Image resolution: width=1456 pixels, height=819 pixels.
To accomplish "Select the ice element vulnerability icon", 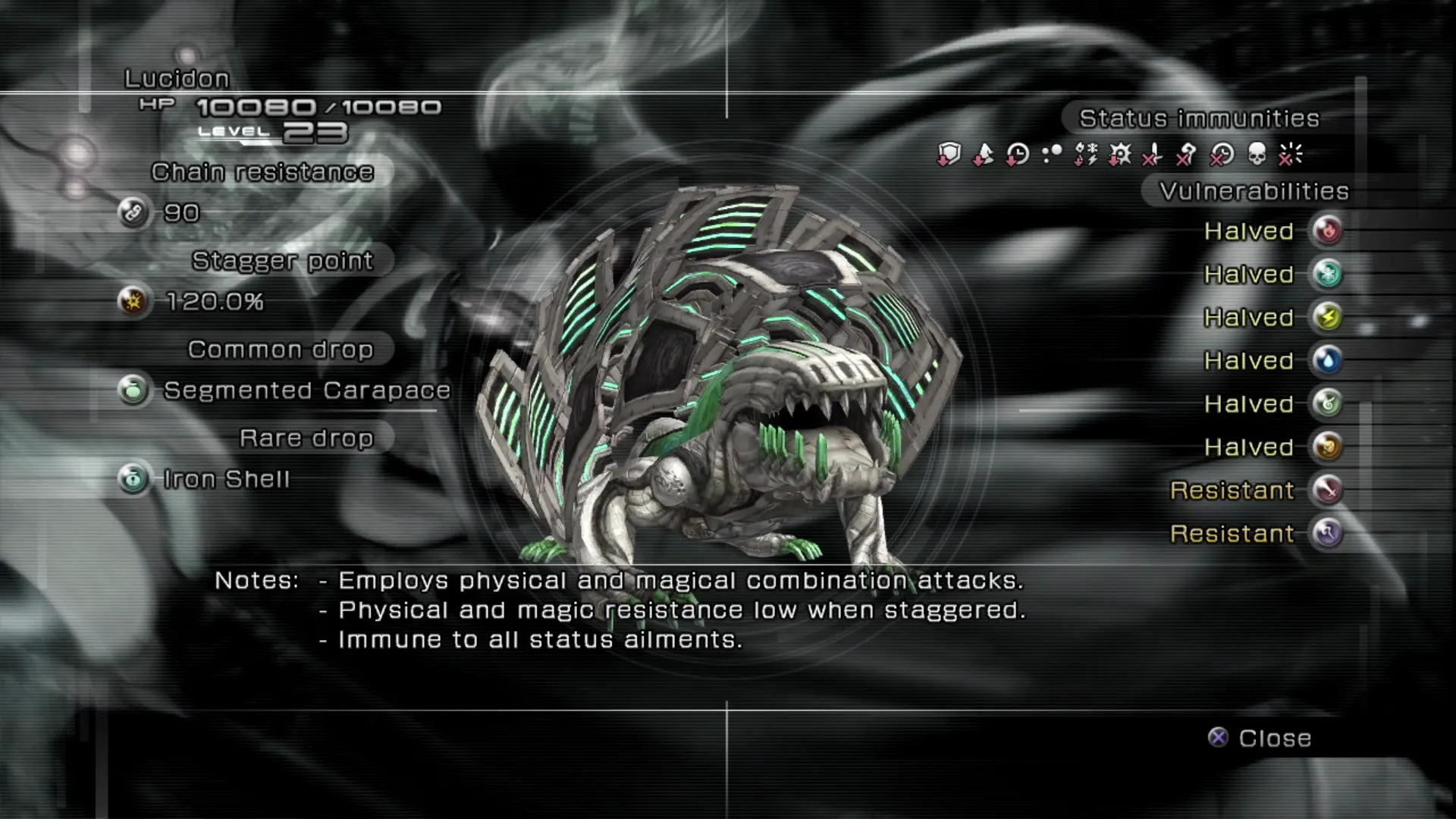I will click(1327, 274).
